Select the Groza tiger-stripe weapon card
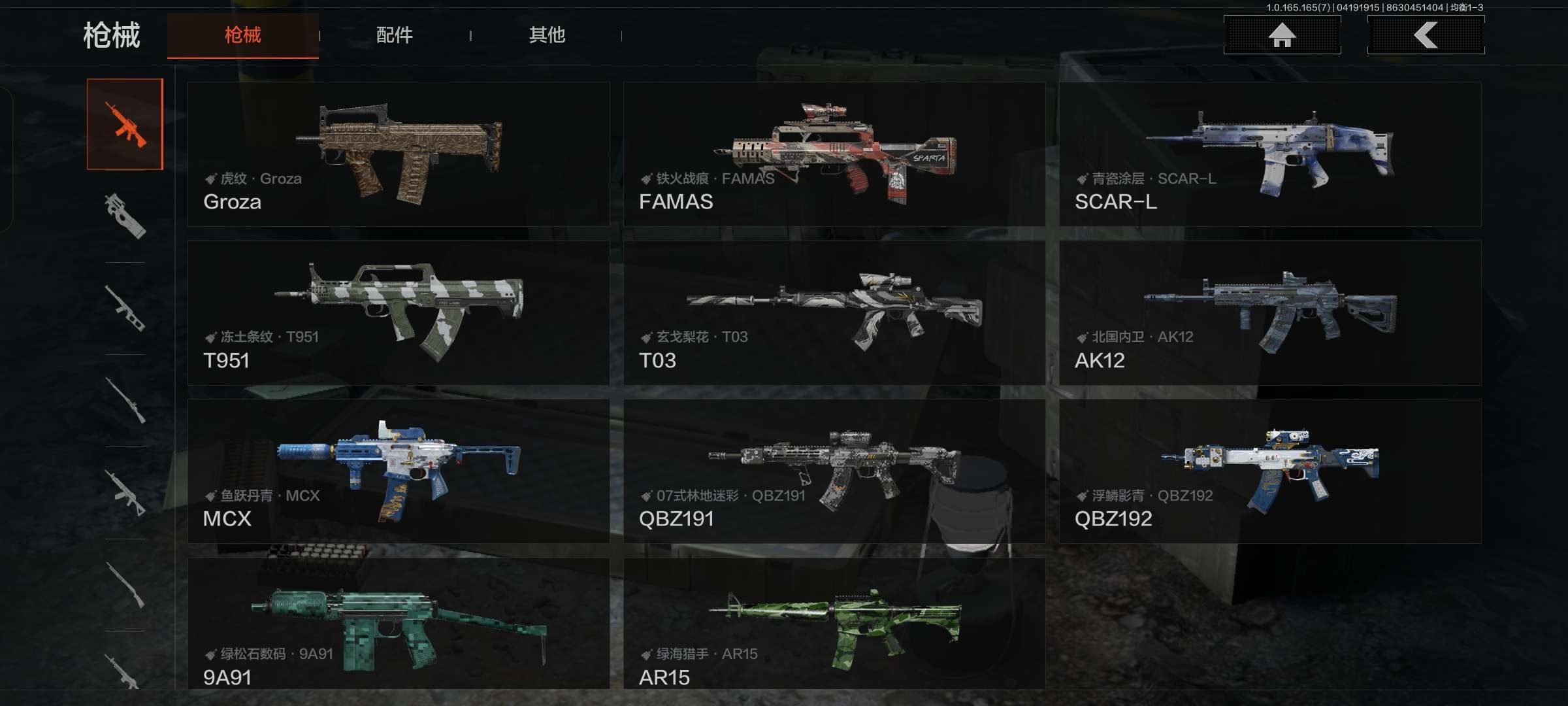1568x706 pixels. click(x=398, y=154)
